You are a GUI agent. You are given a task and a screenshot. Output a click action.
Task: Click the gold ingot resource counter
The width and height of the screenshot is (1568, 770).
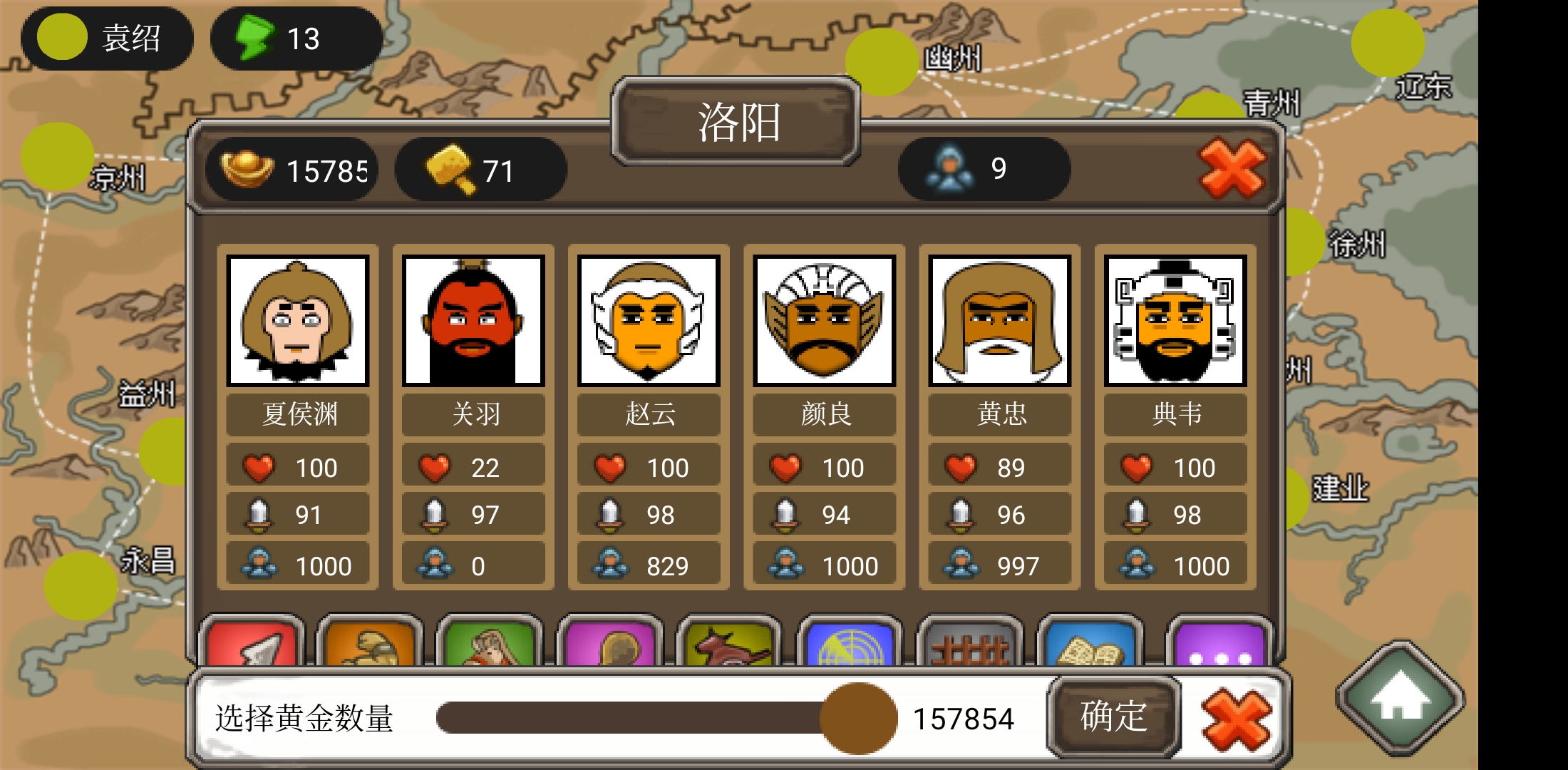tap(292, 168)
